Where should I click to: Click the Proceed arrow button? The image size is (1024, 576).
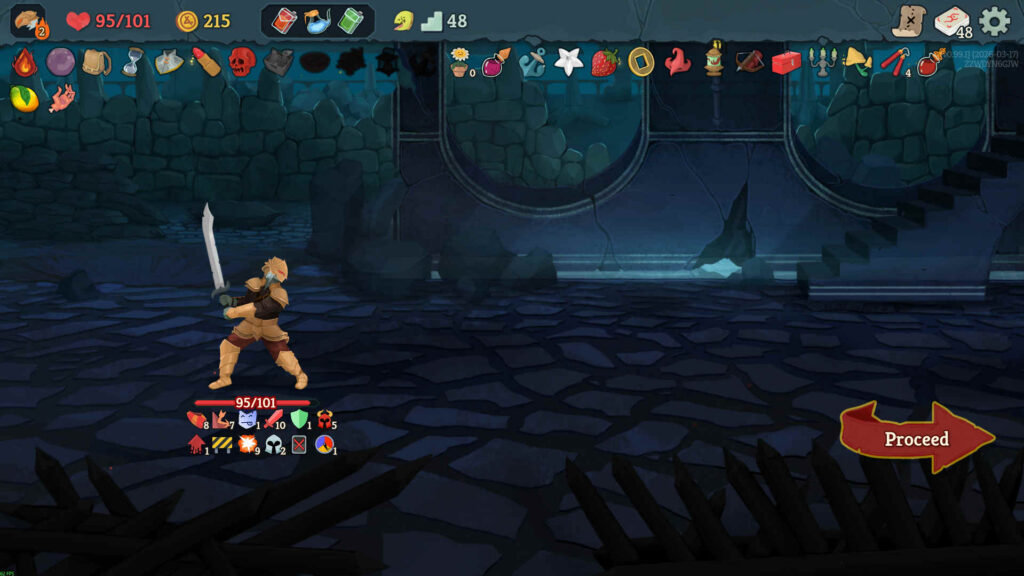pyautogui.click(x=916, y=439)
